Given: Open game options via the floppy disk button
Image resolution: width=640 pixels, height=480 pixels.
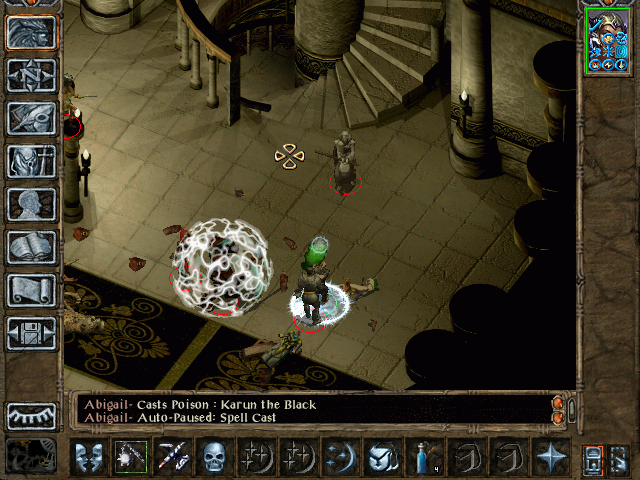Looking at the screenshot, I should tap(31, 333).
